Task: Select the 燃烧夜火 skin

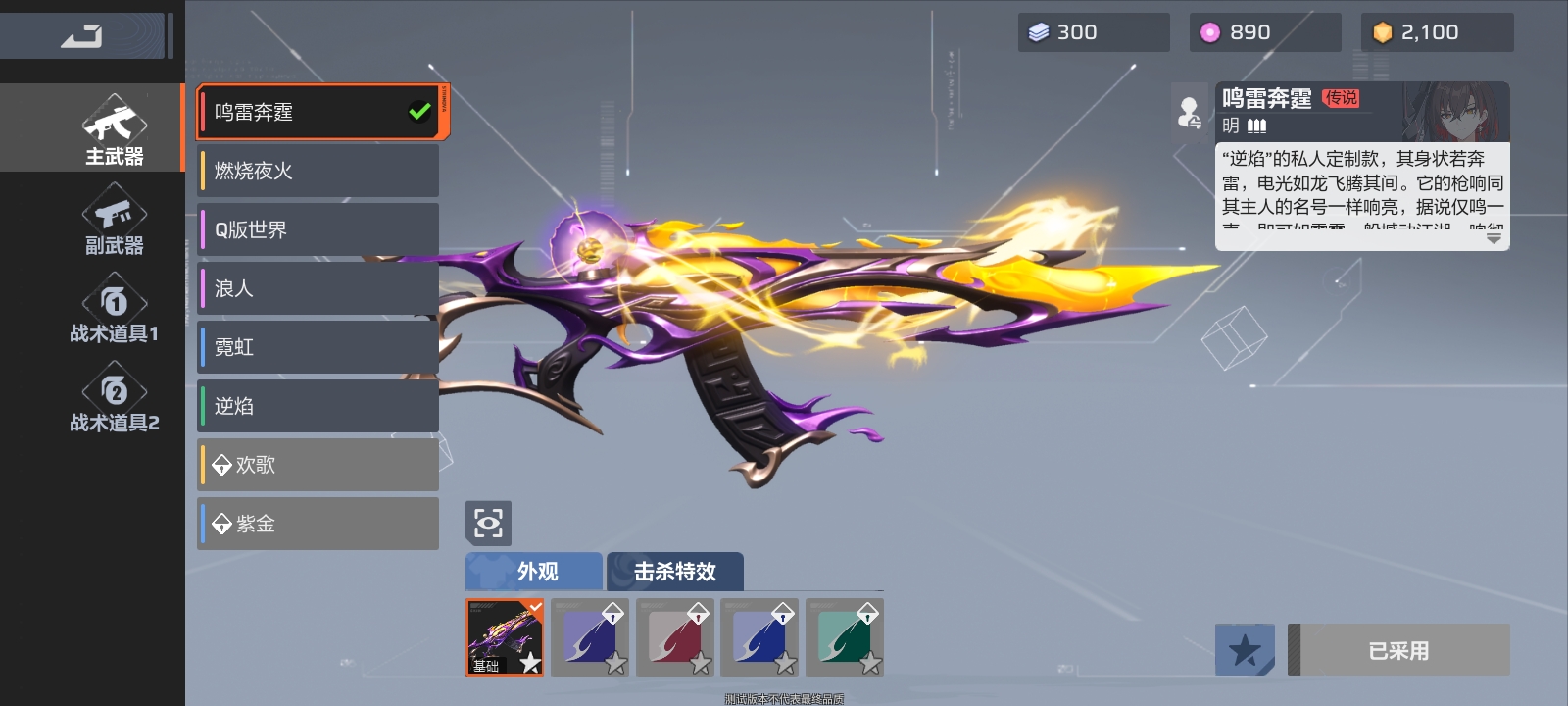Action: pos(319,171)
